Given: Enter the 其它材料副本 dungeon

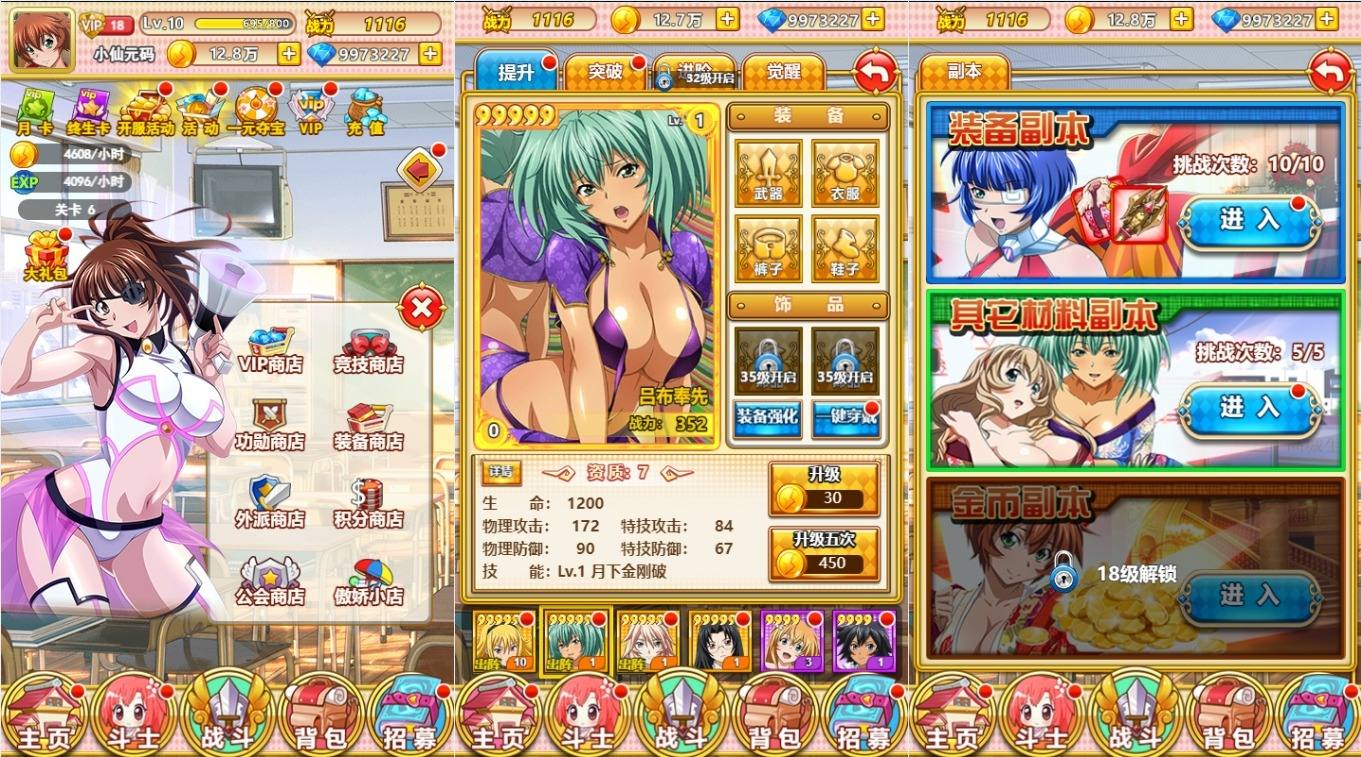Looking at the screenshot, I should [1249, 408].
